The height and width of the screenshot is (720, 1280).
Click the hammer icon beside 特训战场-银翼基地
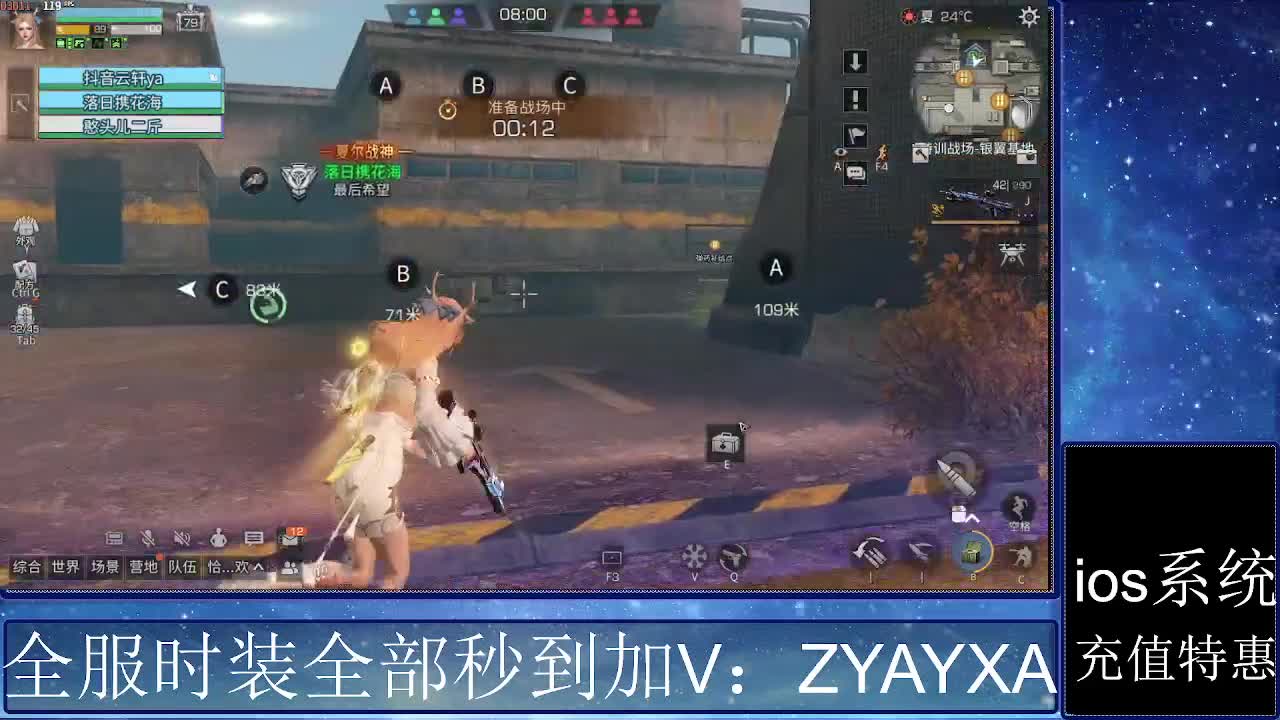click(x=920, y=152)
